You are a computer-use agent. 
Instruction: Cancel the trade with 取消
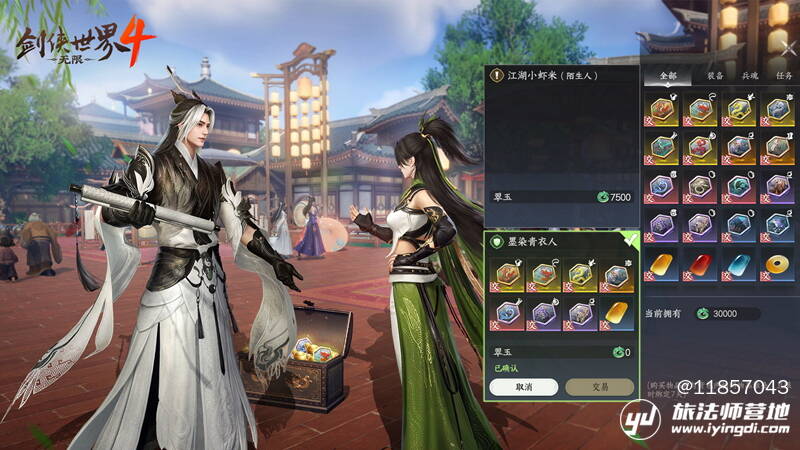click(x=523, y=387)
